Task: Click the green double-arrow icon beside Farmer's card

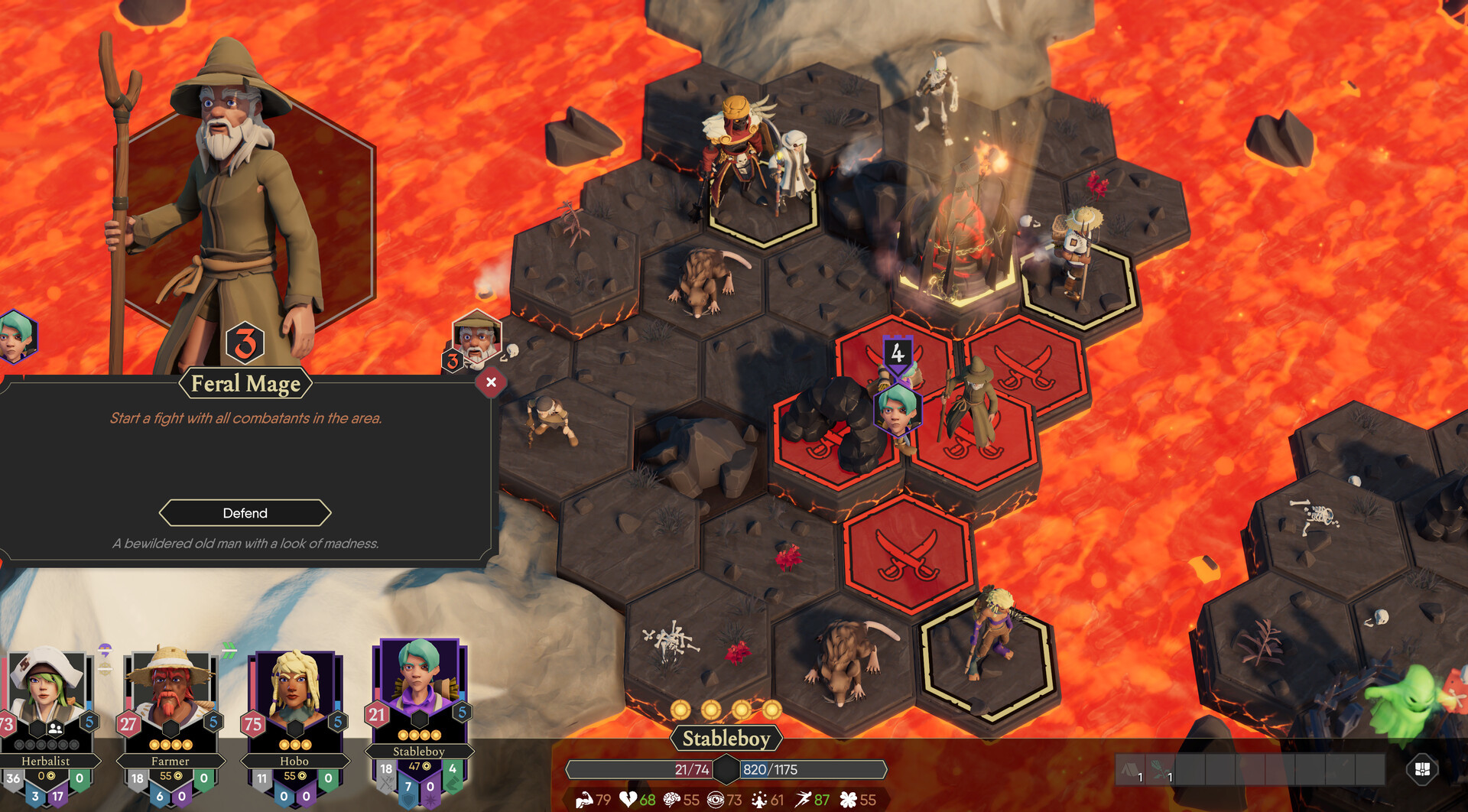Action: [x=229, y=651]
